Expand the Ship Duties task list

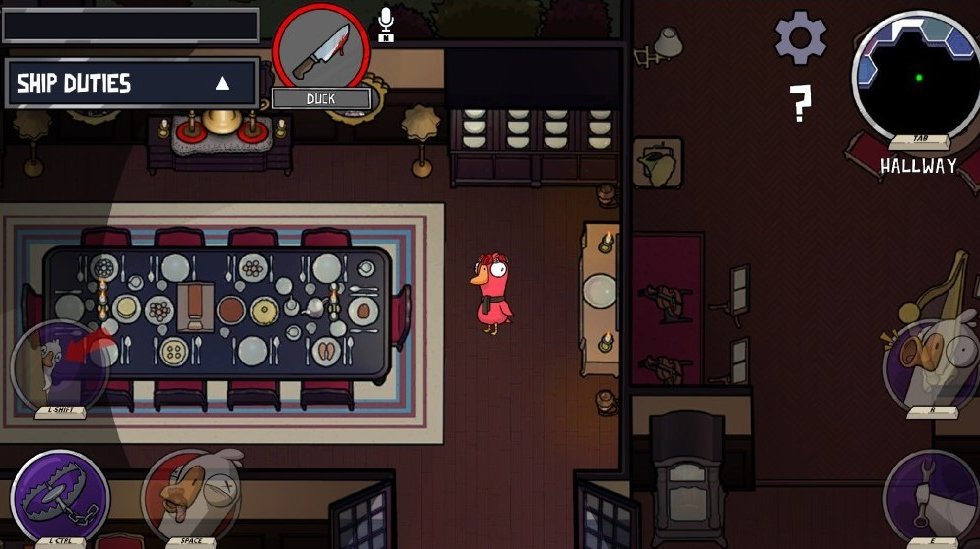tap(222, 83)
